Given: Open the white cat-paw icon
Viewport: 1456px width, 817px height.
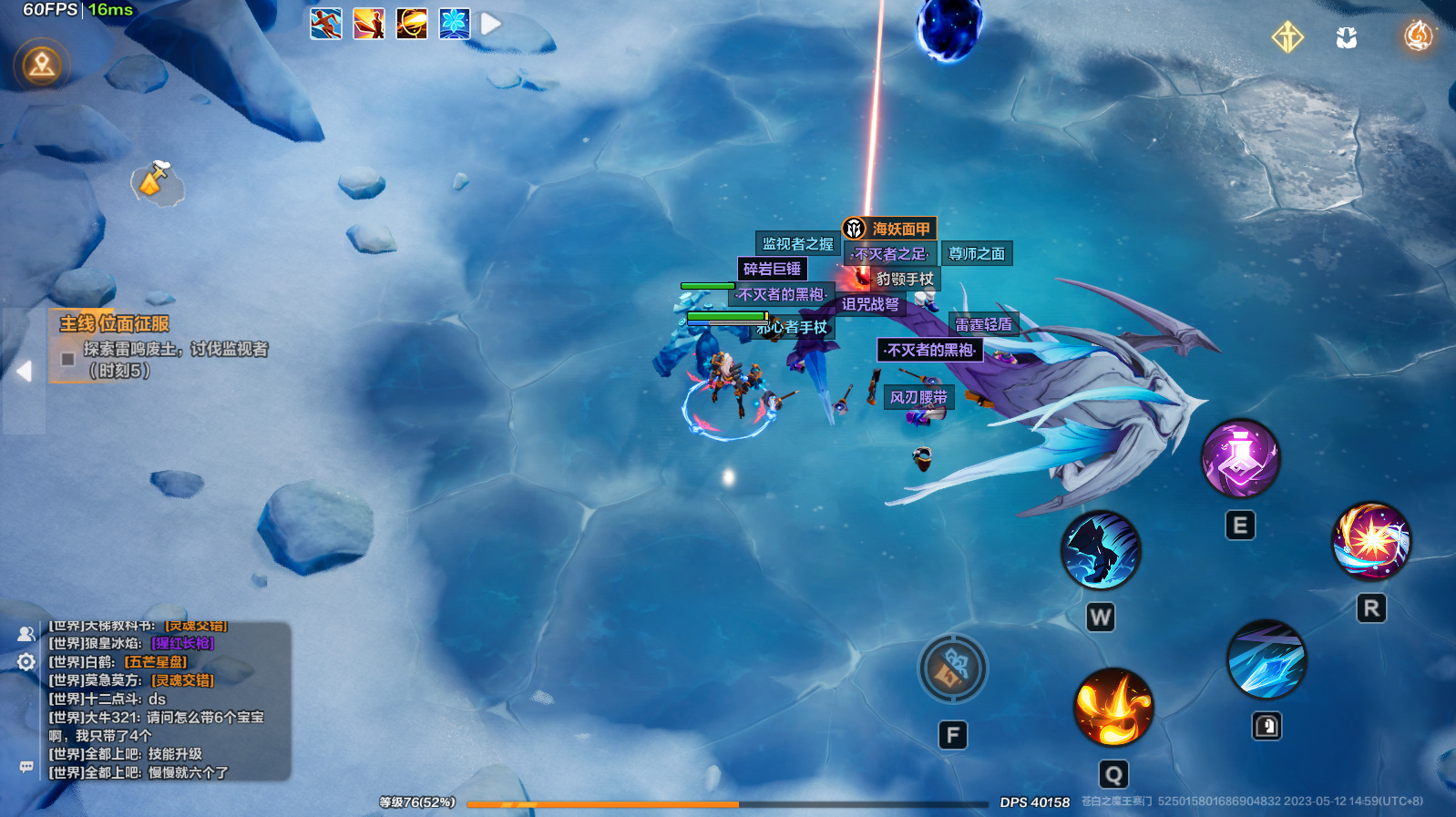Looking at the screenshot, I should [x=1347, y=37].
